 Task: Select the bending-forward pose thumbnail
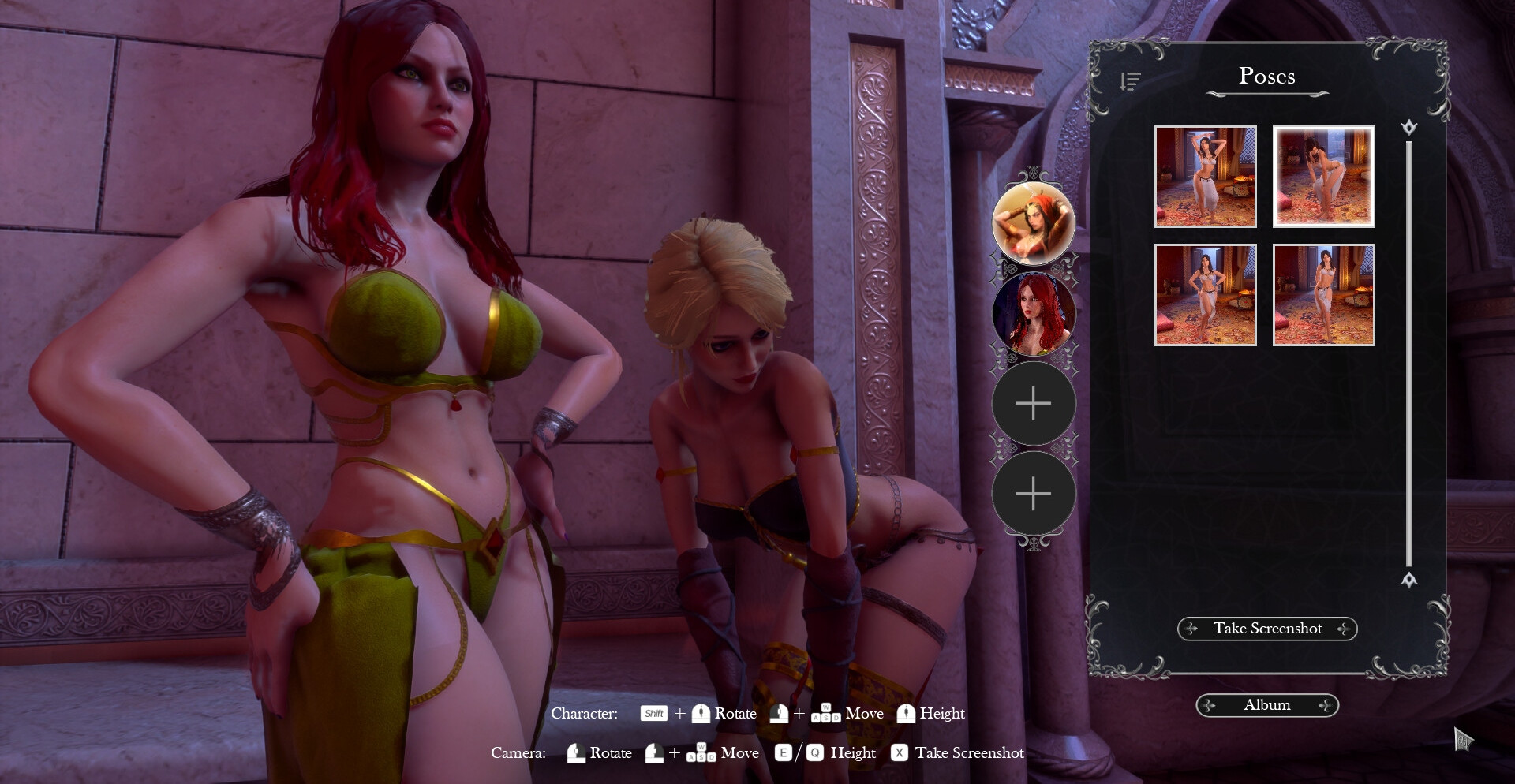pyautogui.click(x=1323, y=177)
